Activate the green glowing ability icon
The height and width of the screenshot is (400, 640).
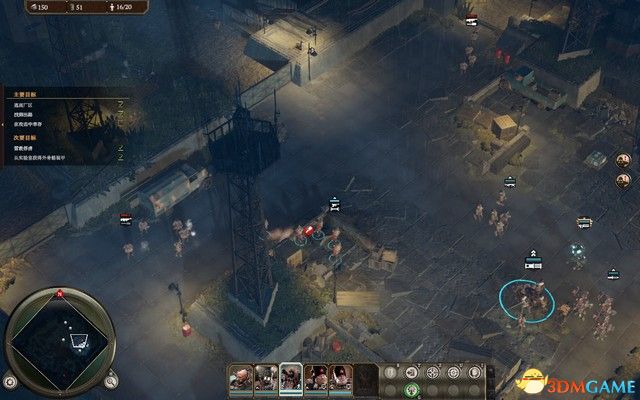411,389
